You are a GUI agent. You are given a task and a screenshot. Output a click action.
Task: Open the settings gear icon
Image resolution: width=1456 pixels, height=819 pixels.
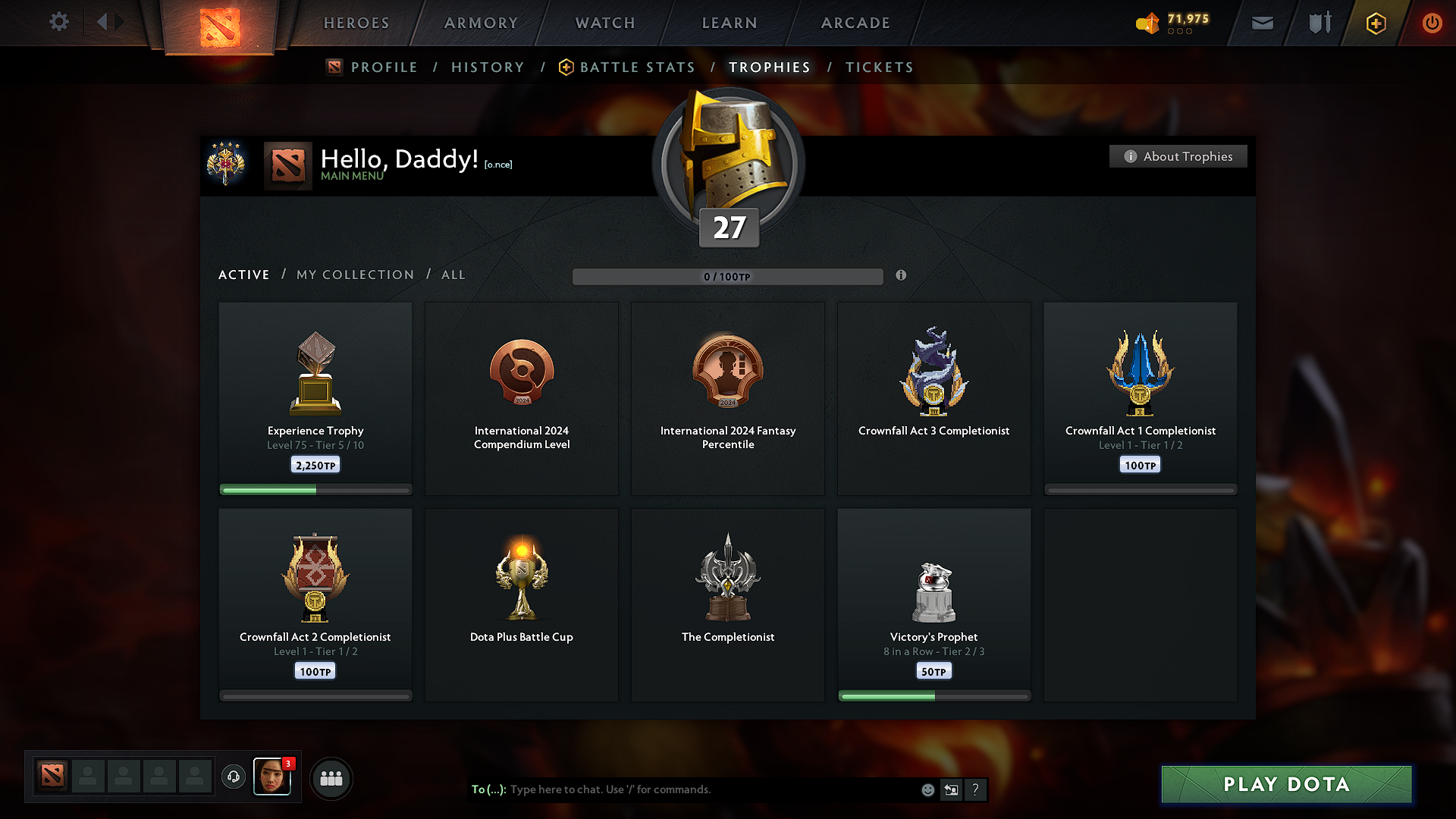58,22
